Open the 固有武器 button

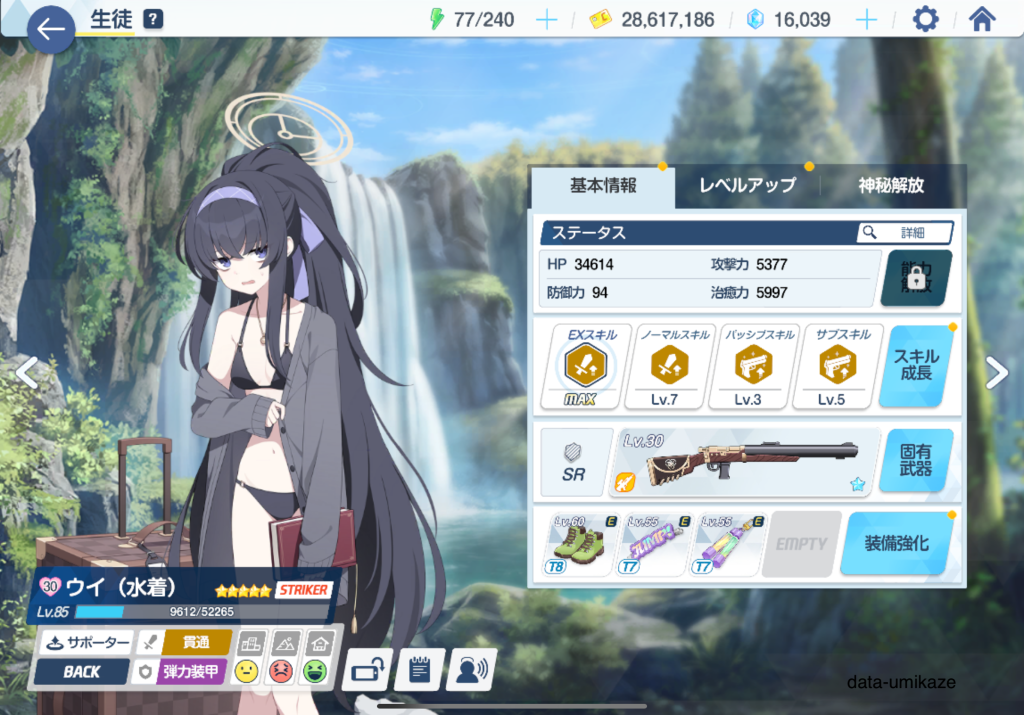point(915,460)
